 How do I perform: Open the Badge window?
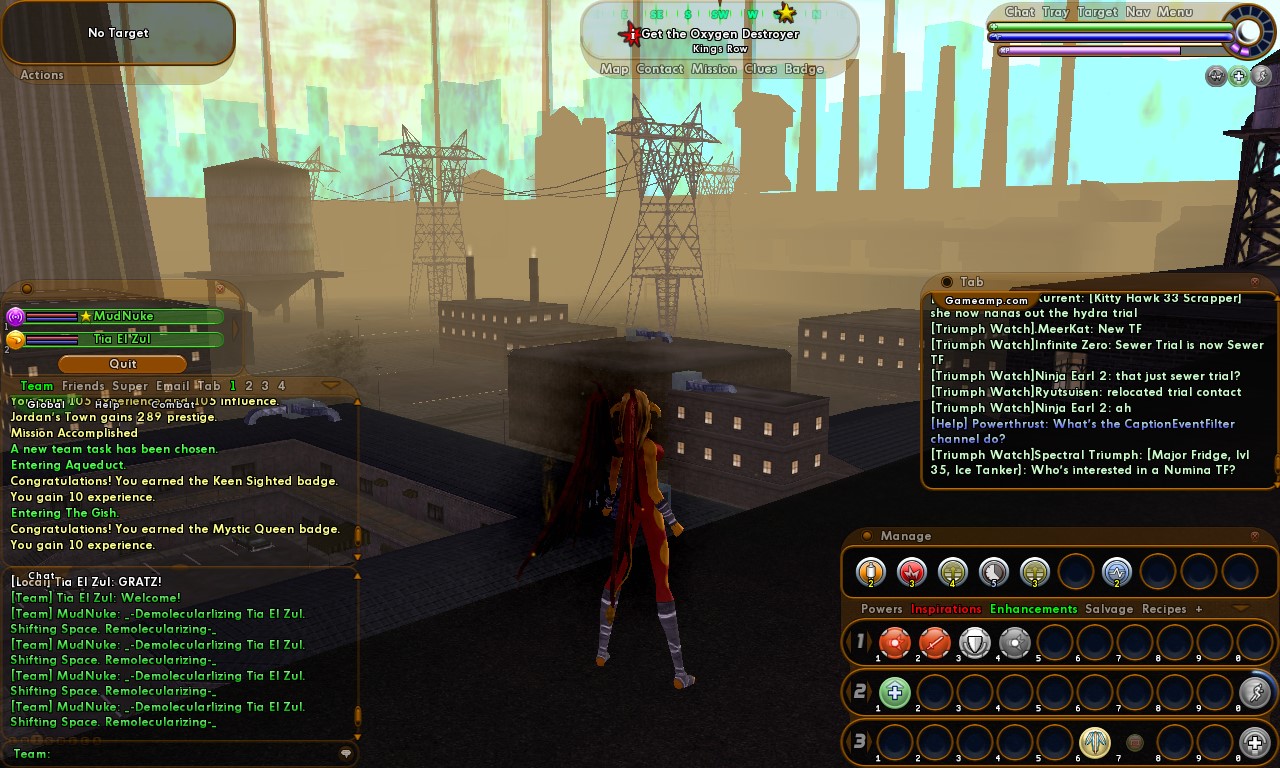tap(804, 70)
